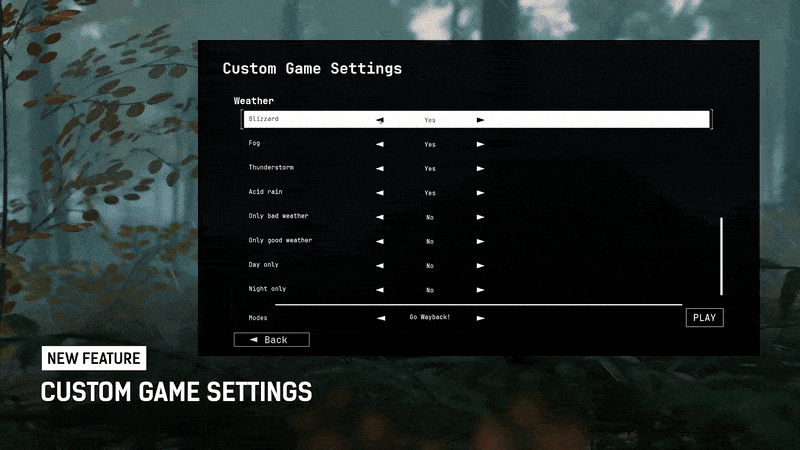Cycle Modes forward with the right arrow
Image resolution: width=800 pixels, height=450 pixels.
[x=480, y=318]
